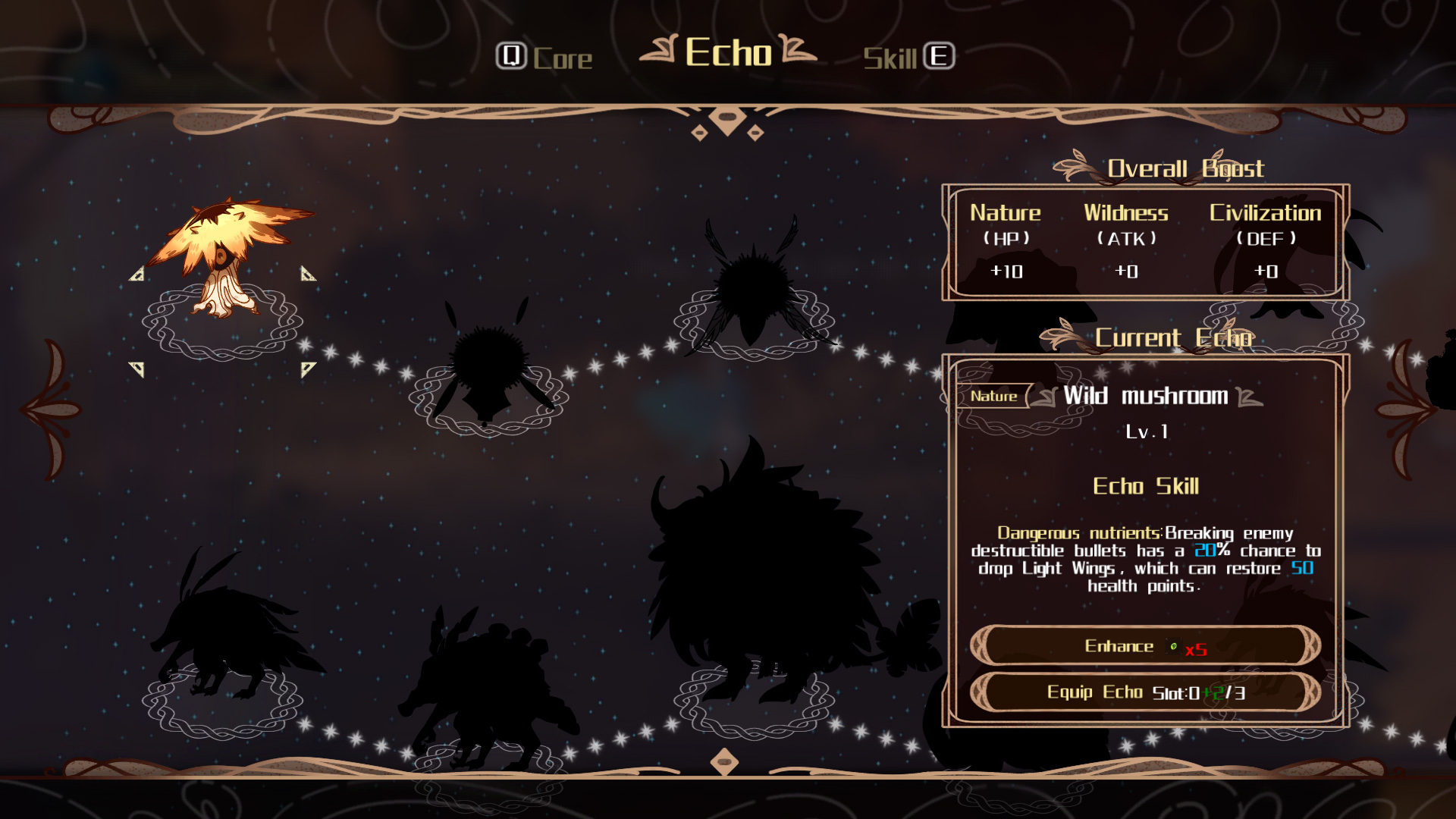Select the Echo tab heading

tap(728, 52)
